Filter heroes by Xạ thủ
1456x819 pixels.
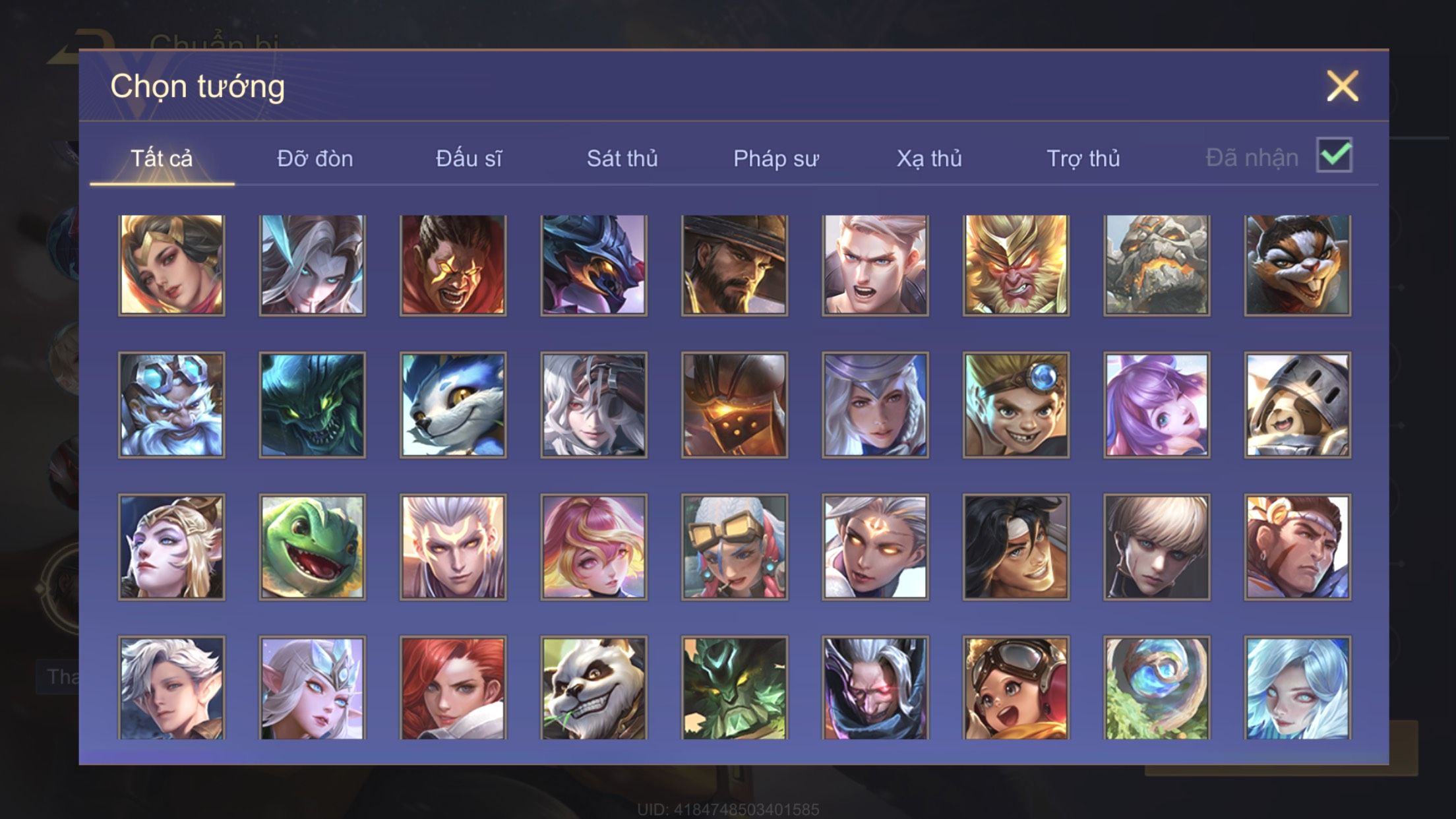pos(928,159)
